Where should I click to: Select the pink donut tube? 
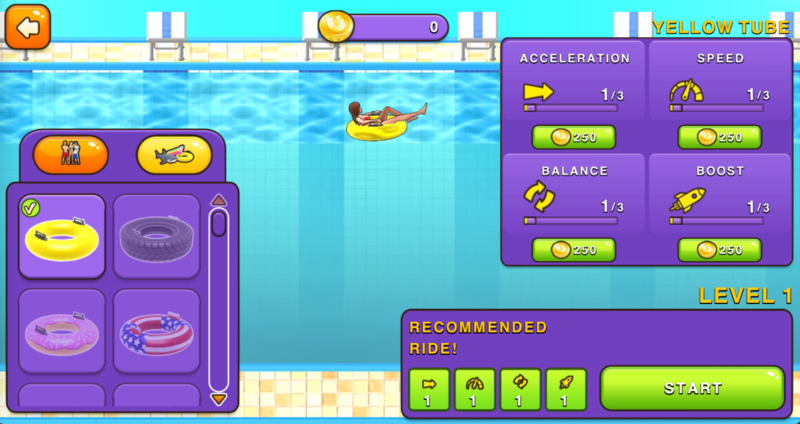[62, 330]
